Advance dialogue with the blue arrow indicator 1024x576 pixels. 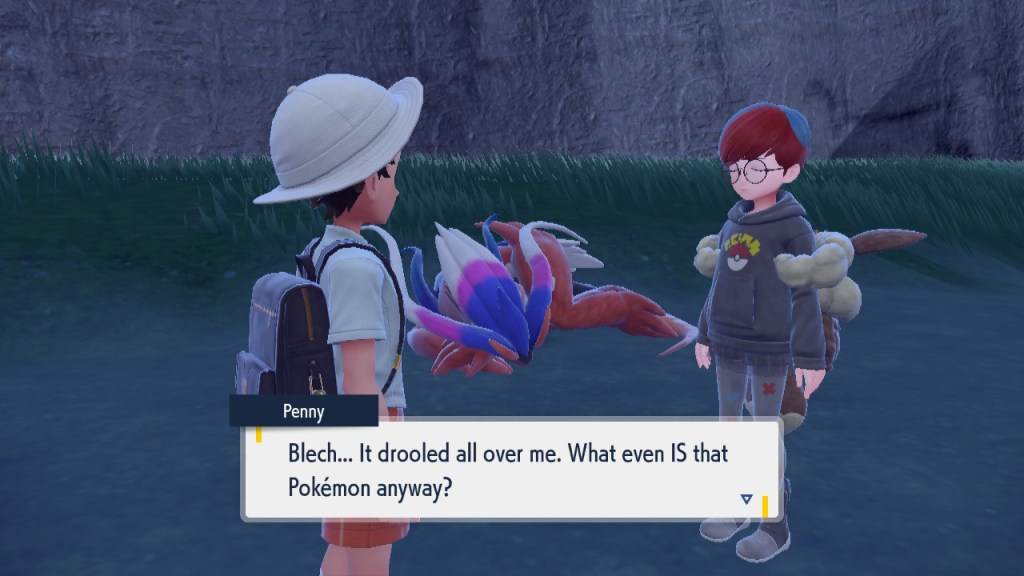[x=746, y=498]
